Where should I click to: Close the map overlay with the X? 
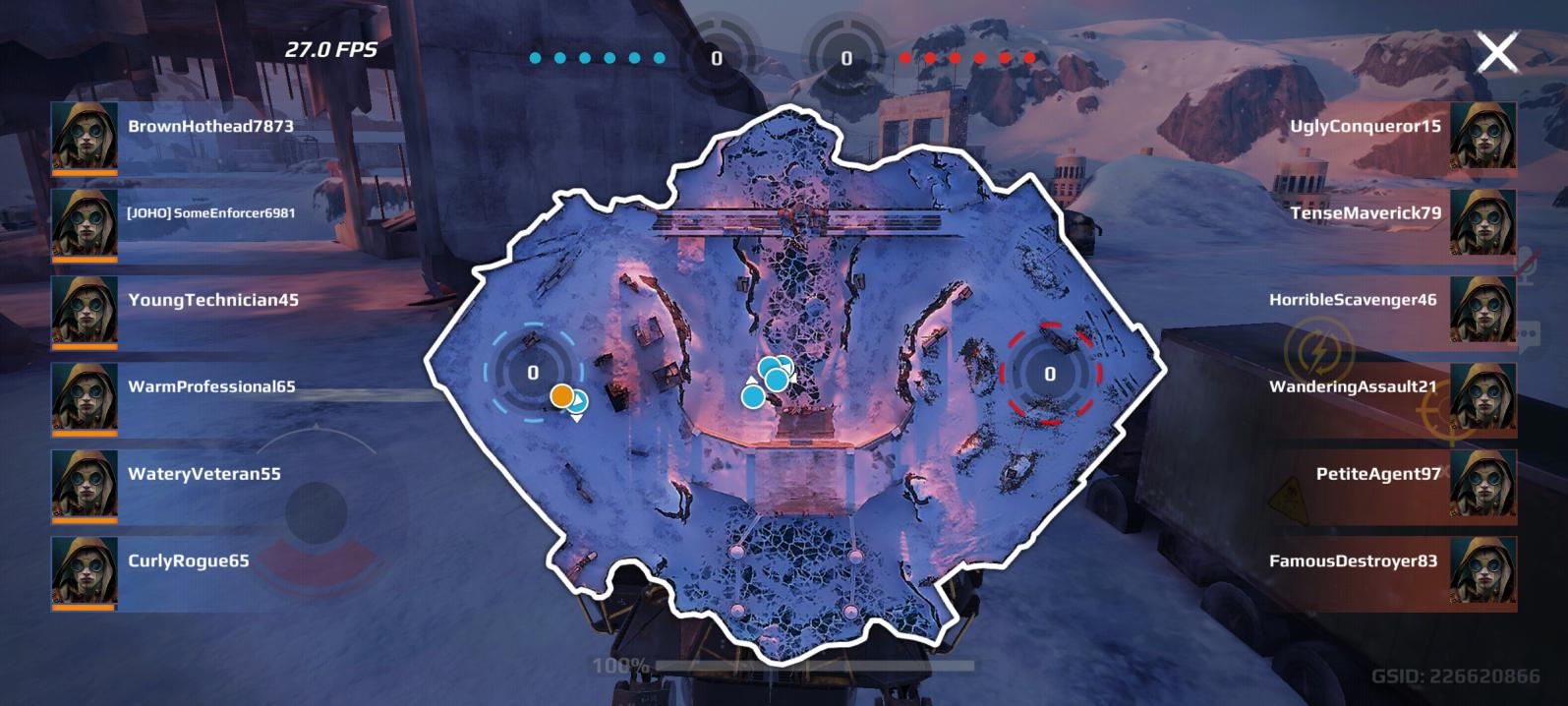[1496, 52]
